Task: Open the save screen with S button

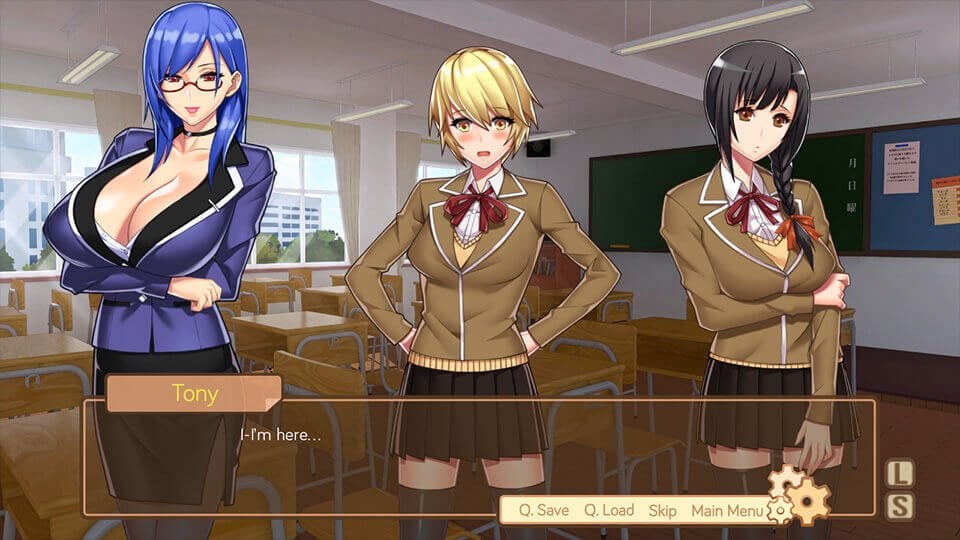Action: click(900, 505)
